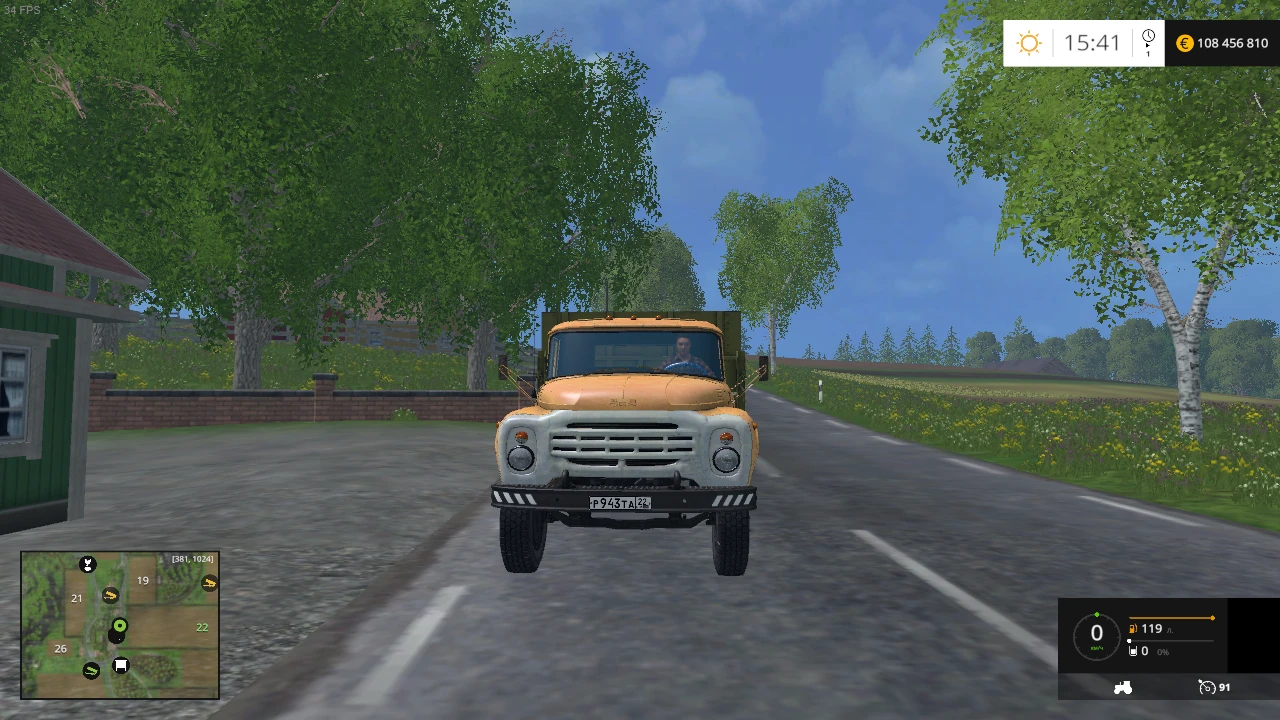
Task: Click the green player position marker
Action: [x=119, y=626]
